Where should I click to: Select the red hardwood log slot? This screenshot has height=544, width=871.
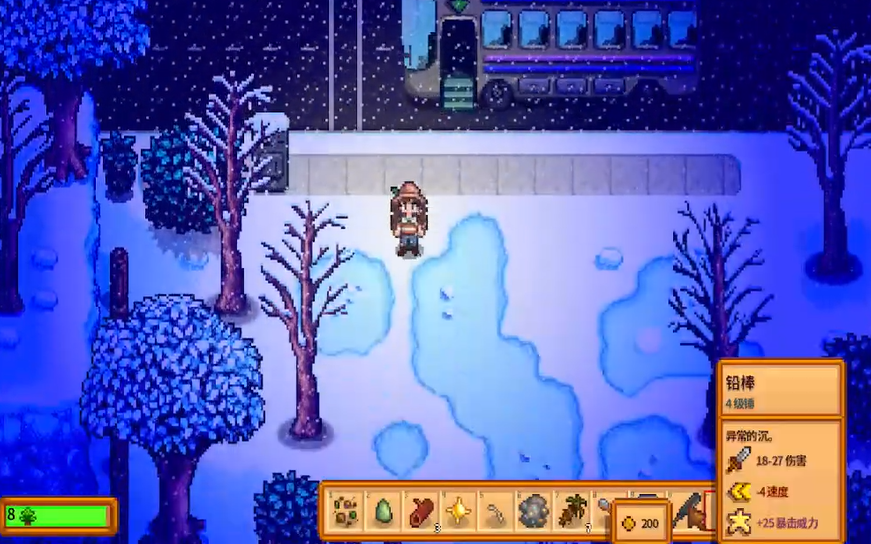420,511
